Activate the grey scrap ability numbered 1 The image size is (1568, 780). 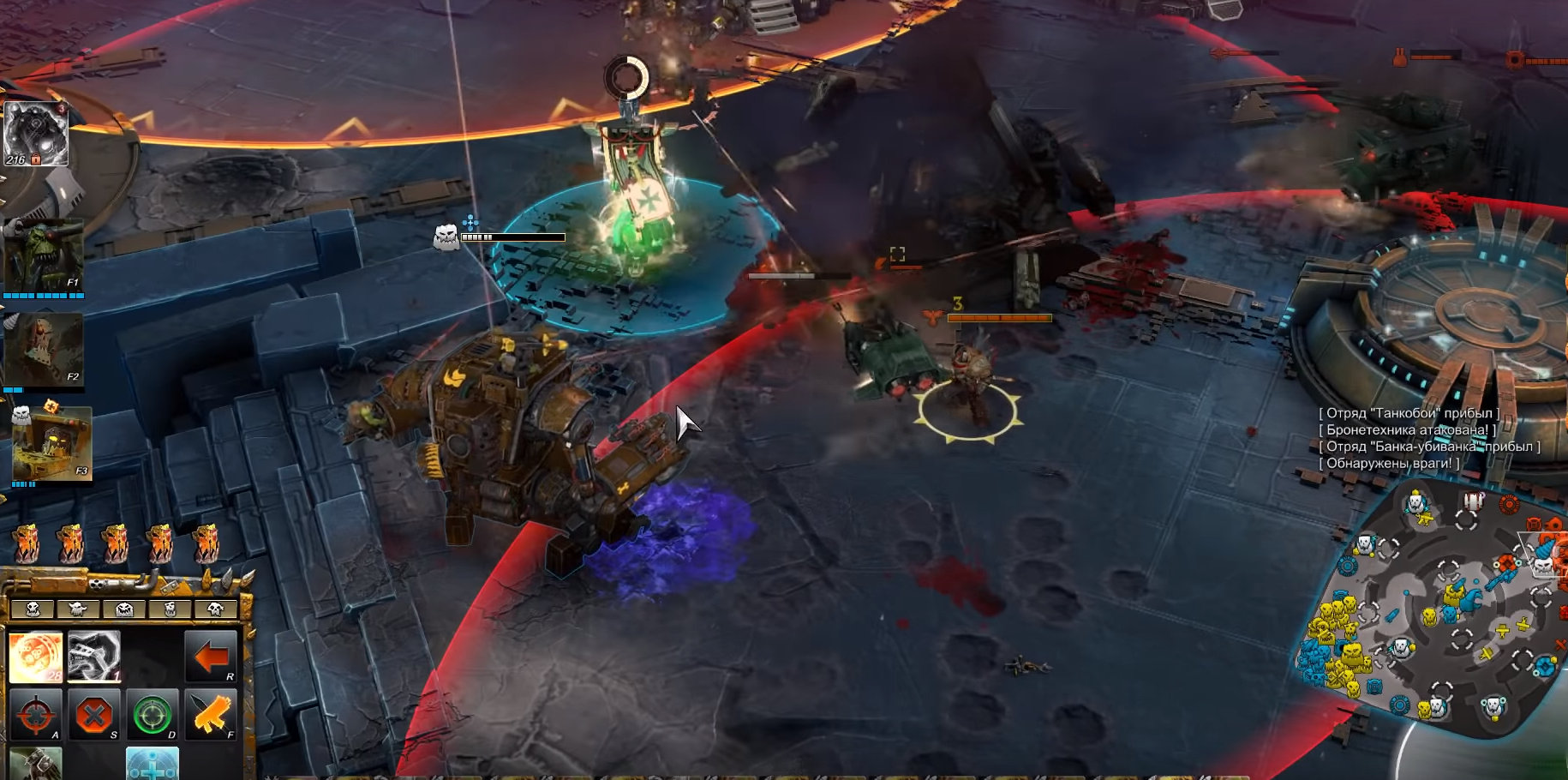coord(94,657)
